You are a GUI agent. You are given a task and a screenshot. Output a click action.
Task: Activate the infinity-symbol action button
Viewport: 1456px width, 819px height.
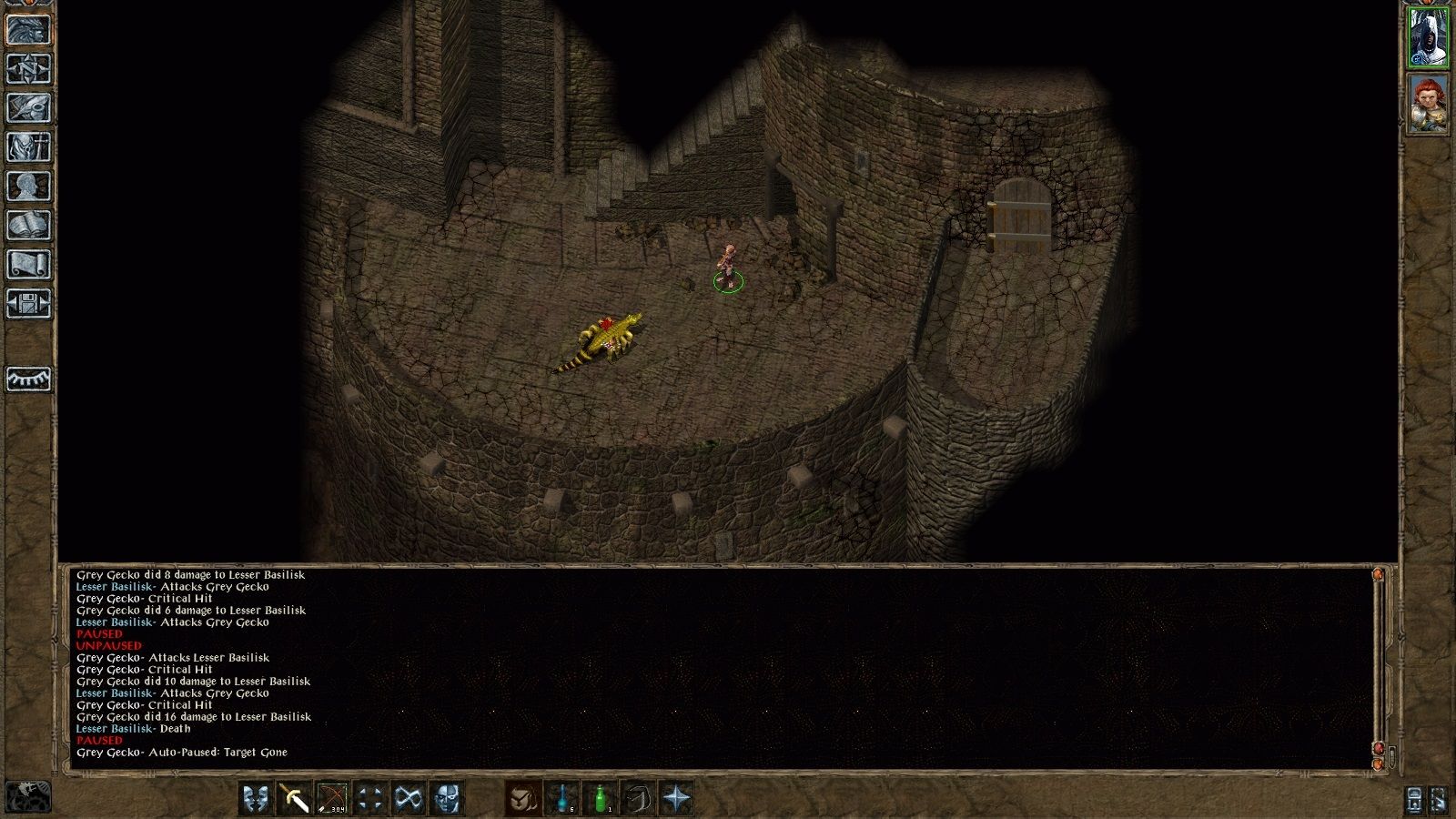tap(408, 799)
